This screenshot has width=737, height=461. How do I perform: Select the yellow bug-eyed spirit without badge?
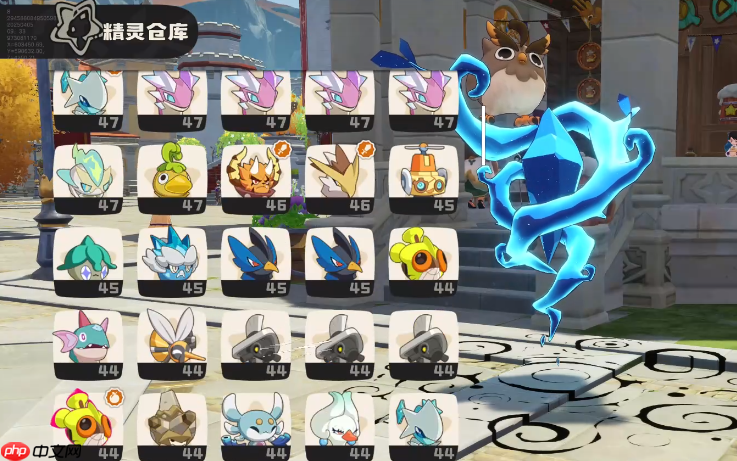click(x=423, y=260)
